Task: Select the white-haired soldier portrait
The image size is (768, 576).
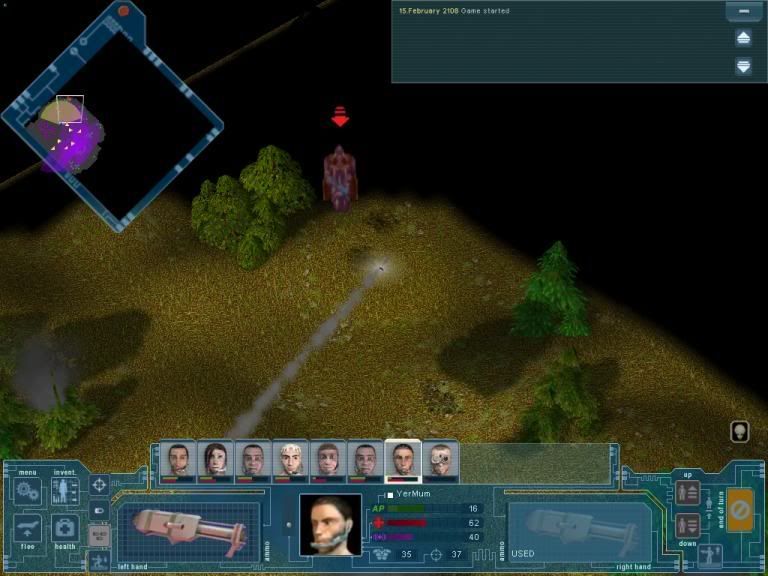Action: 290,461
